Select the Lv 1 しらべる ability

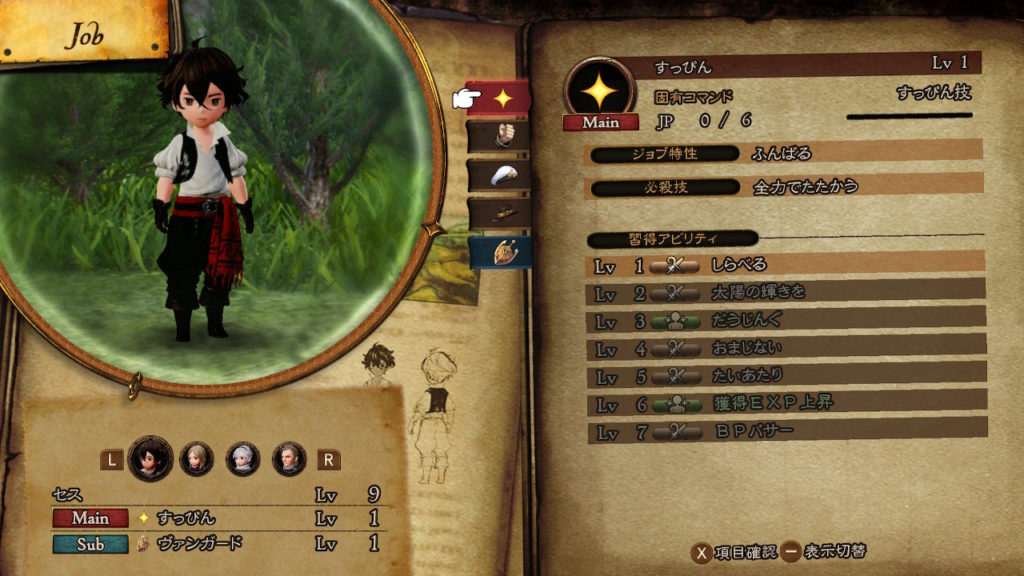(x=785, y=266)
